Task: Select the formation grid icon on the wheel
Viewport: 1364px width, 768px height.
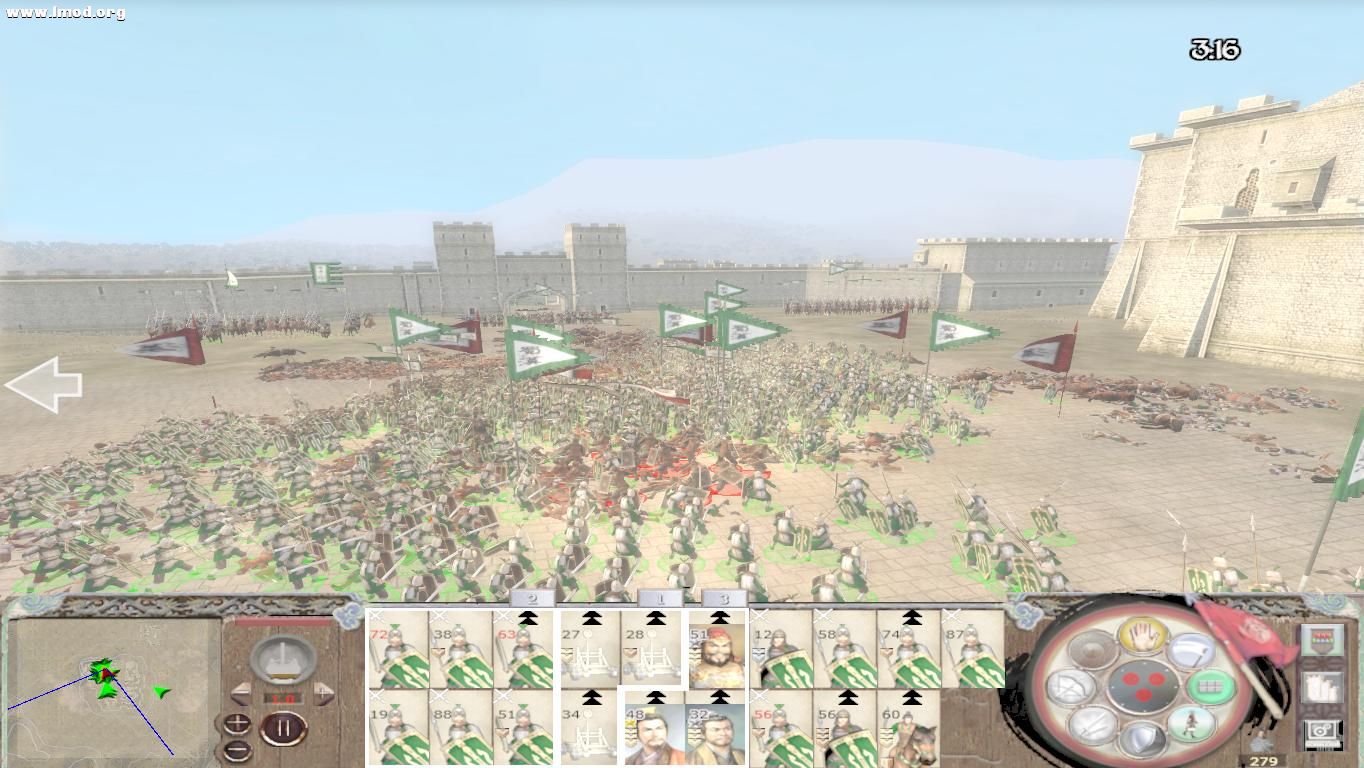Action: (x=1209, y=687)
